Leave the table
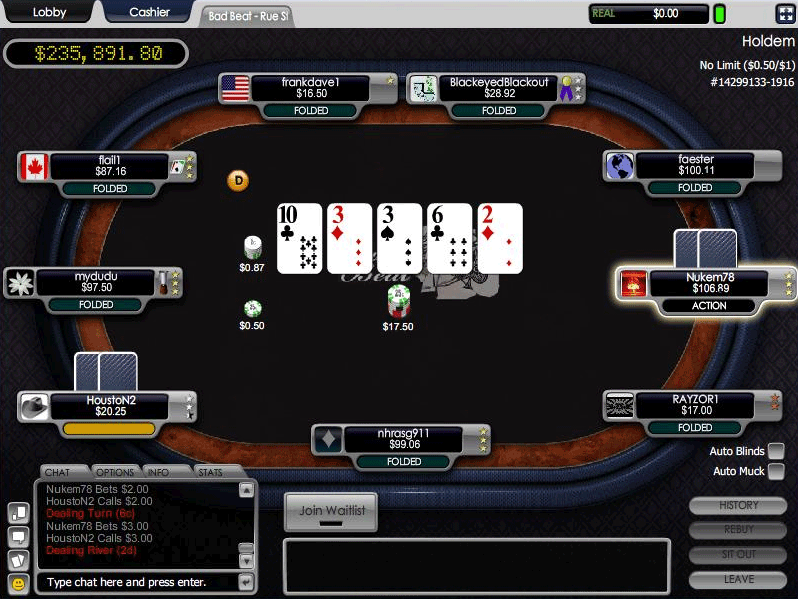Screen dimensions: 798x599 pyautogui.click(x=739, y=579)
